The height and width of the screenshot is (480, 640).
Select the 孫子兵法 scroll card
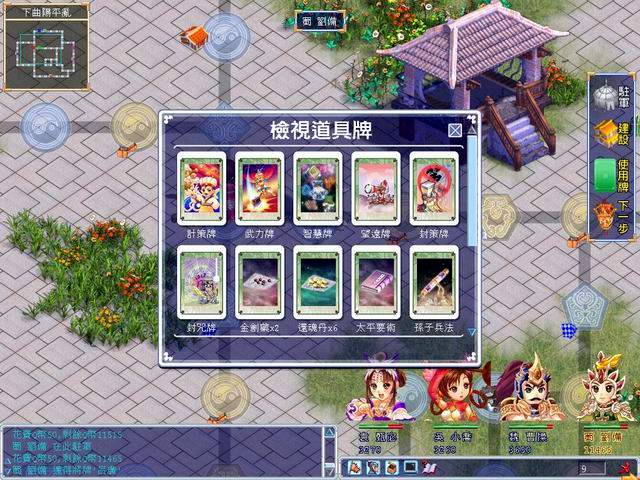(x=434, y=283)
